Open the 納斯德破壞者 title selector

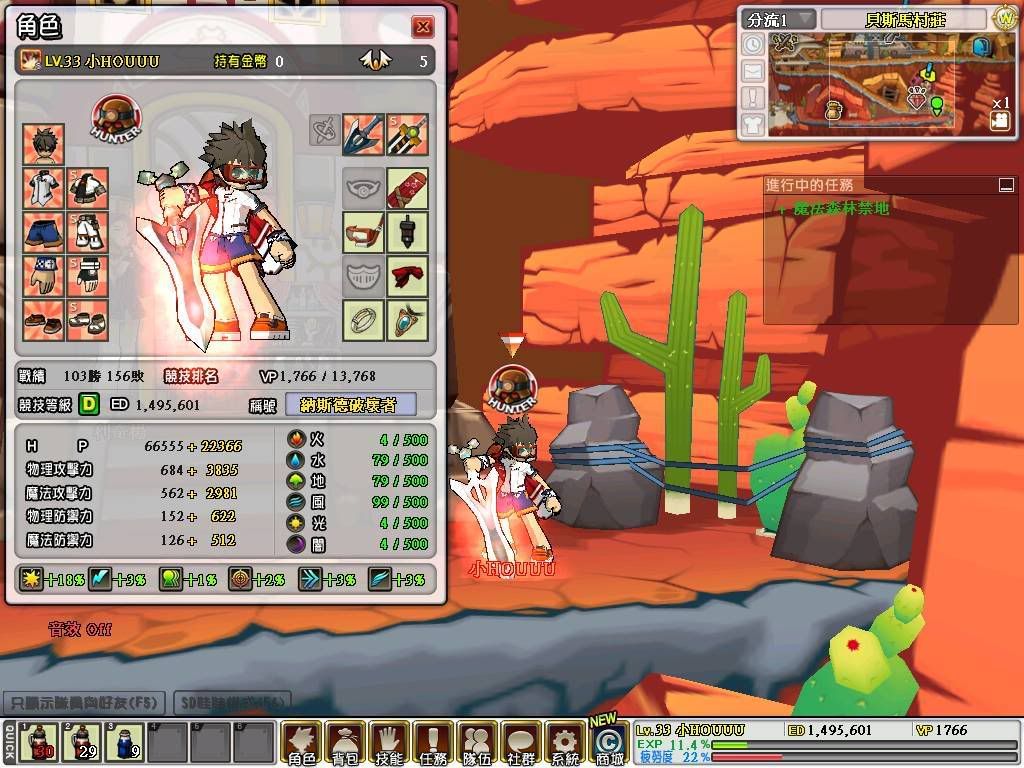(x=350, y=405)
